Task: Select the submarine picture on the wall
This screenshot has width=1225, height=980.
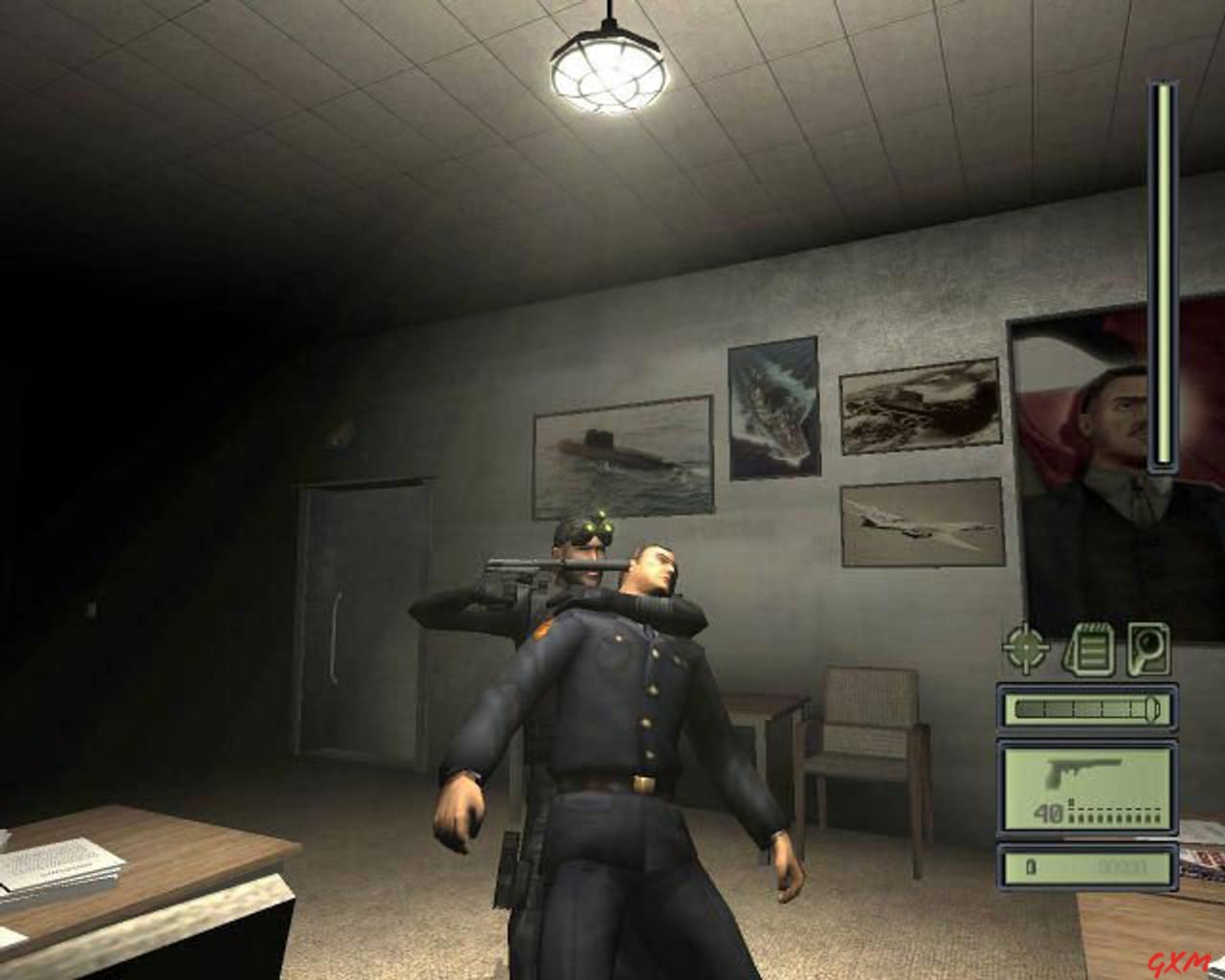Action: (622, 459)
